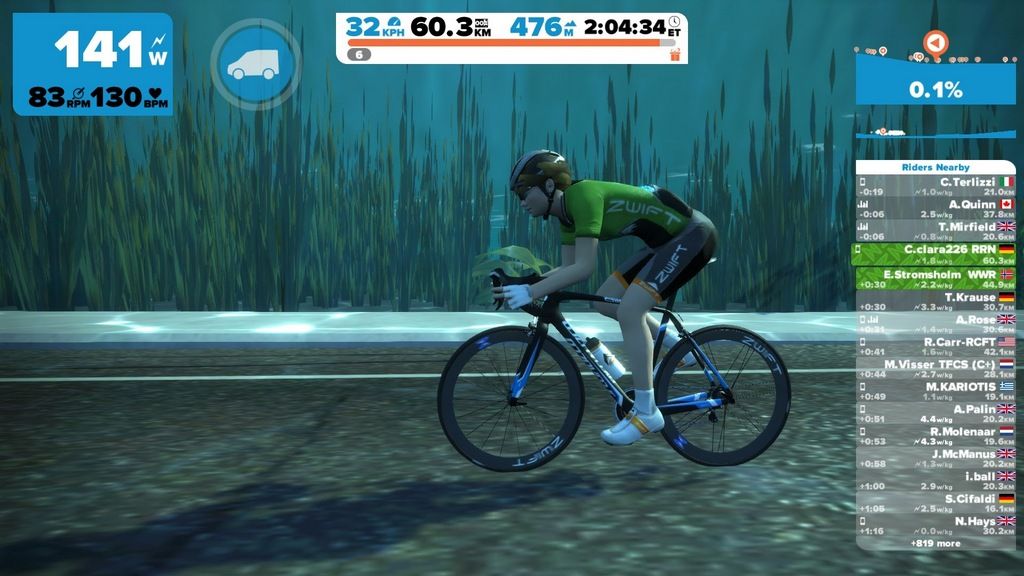
Task: Pick N.Hays from the riders list
Action: 935,526
